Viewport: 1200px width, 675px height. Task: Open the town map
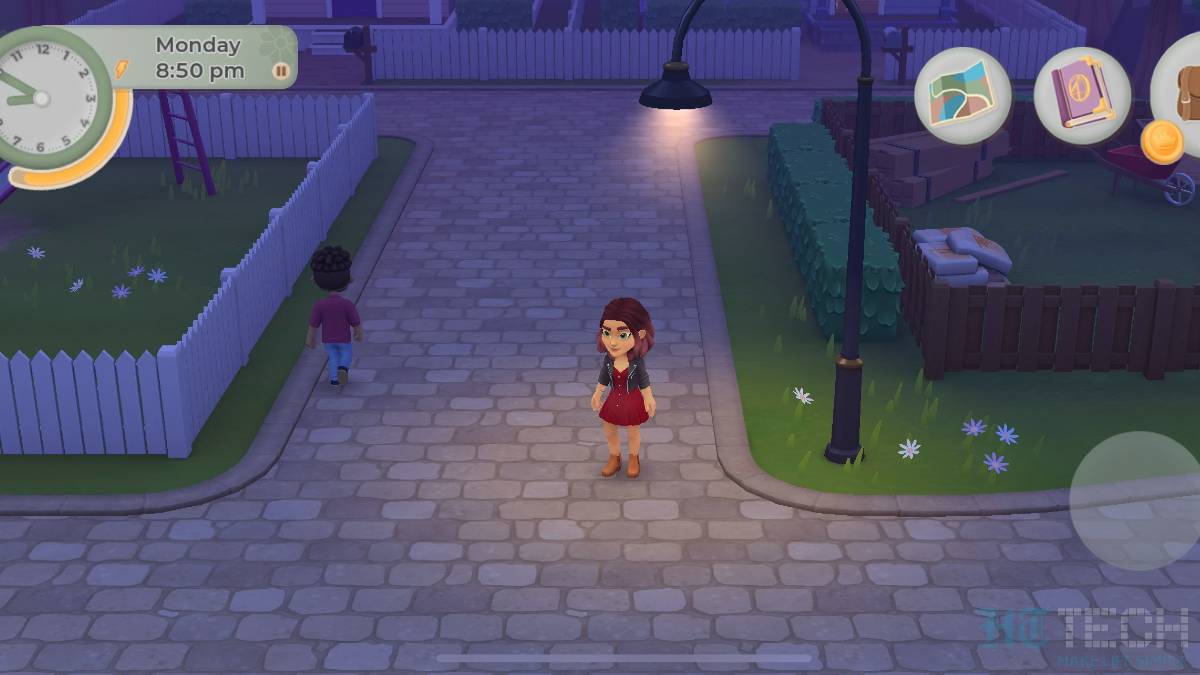point(962,95)
